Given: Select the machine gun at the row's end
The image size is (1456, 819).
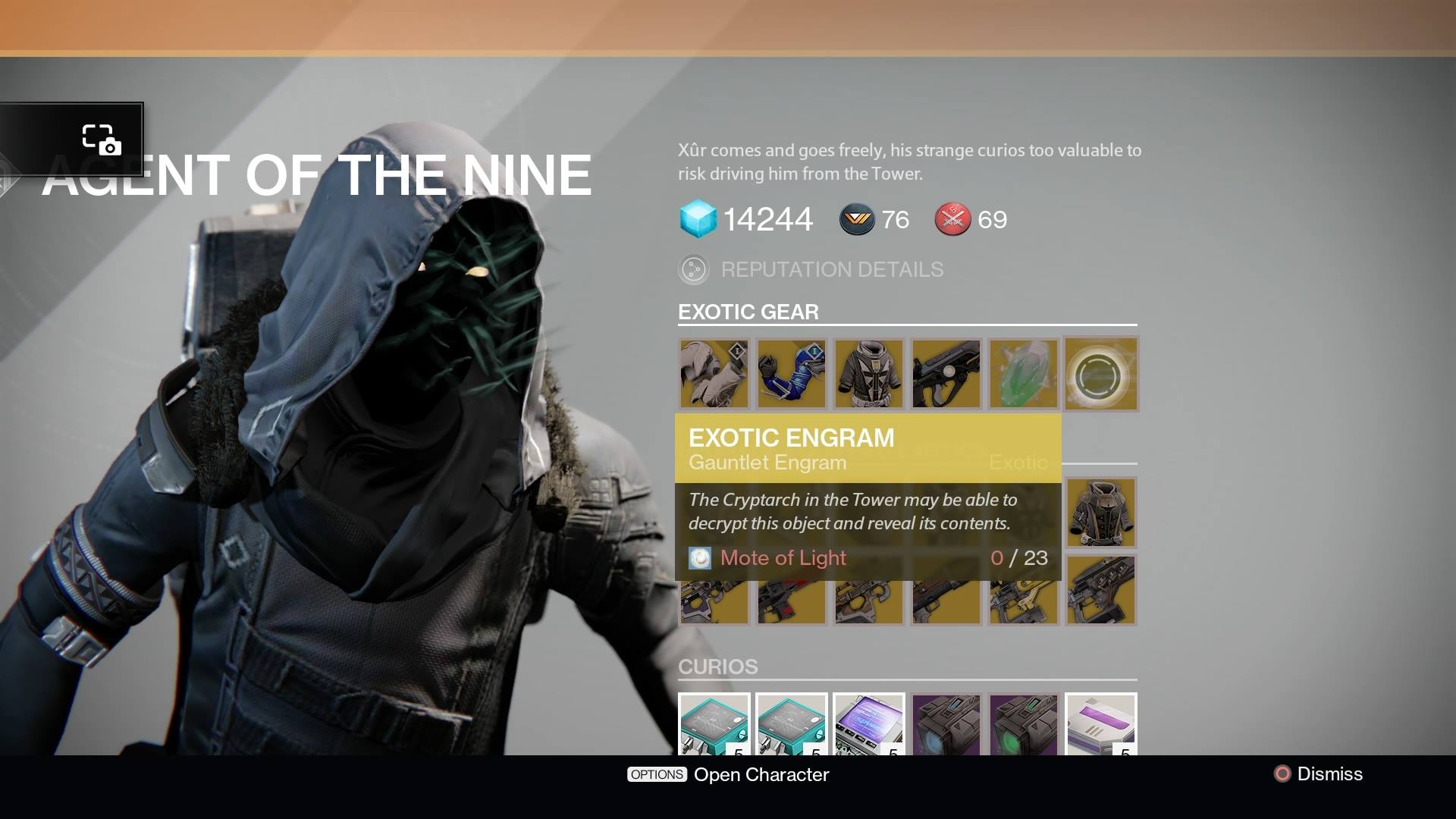Looking at the screenshot, I should (1101, 589).
